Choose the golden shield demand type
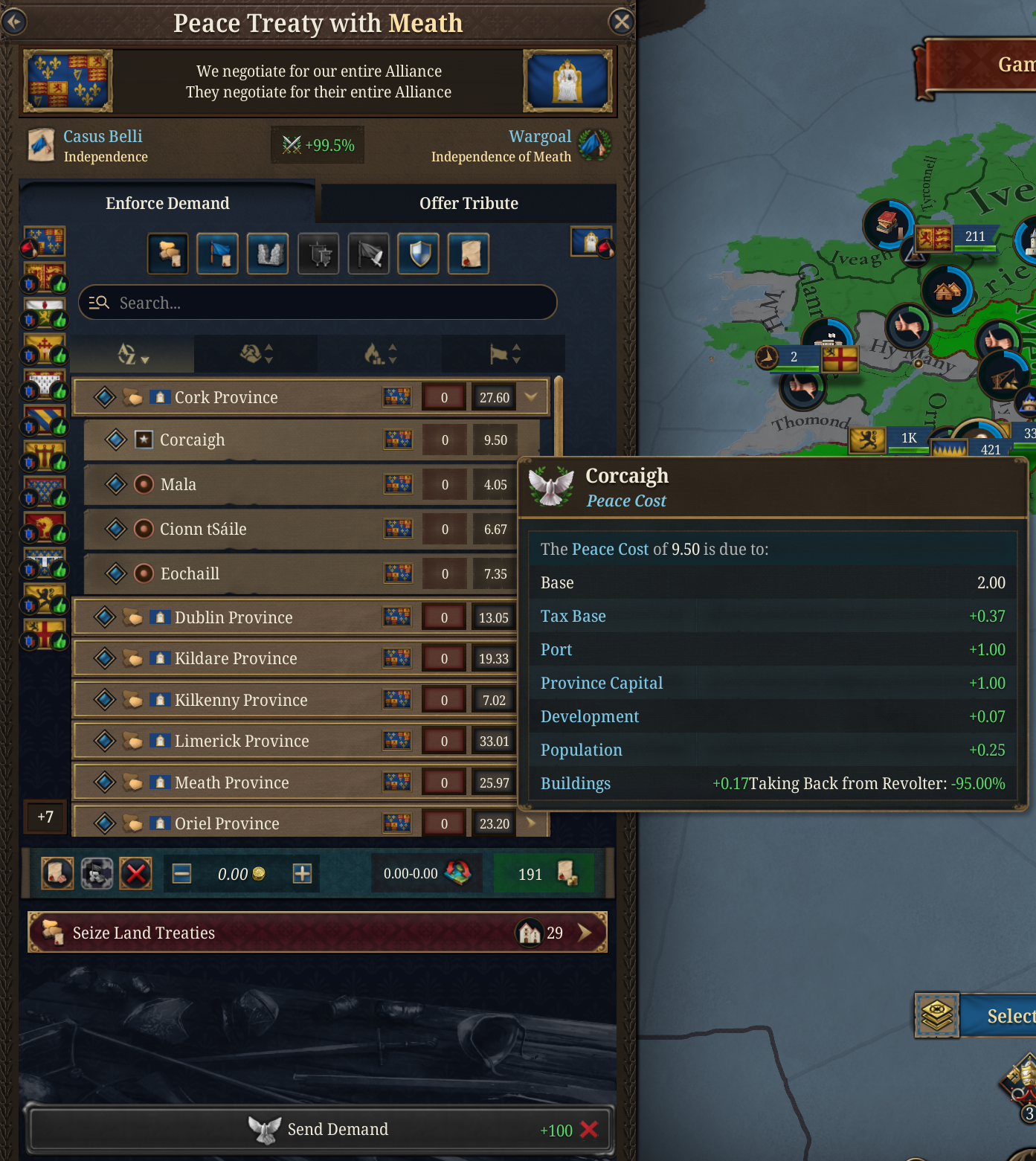Viewport: 1036px width, 1161px height. (418, 254)
